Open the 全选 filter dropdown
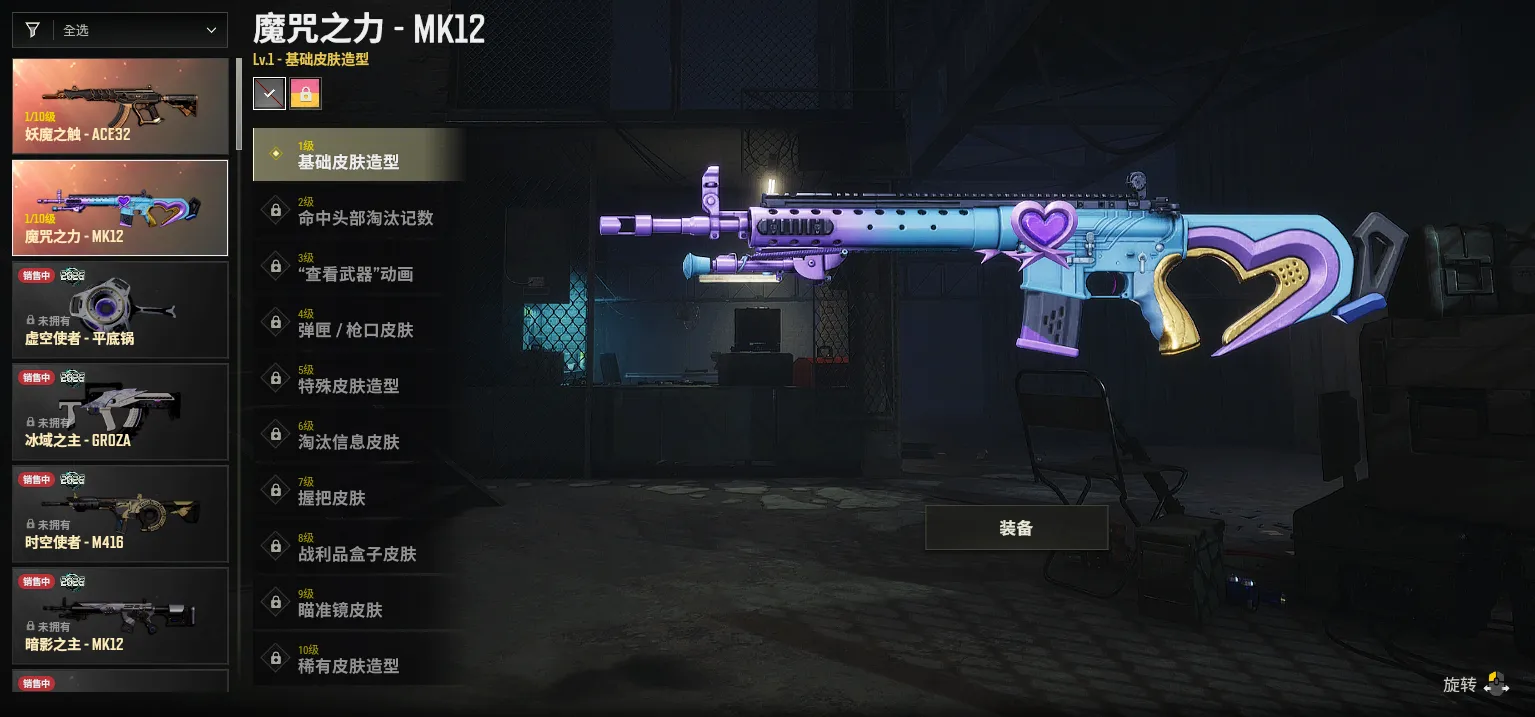Viewport: 1535px width, 717px height. point(120,30)
